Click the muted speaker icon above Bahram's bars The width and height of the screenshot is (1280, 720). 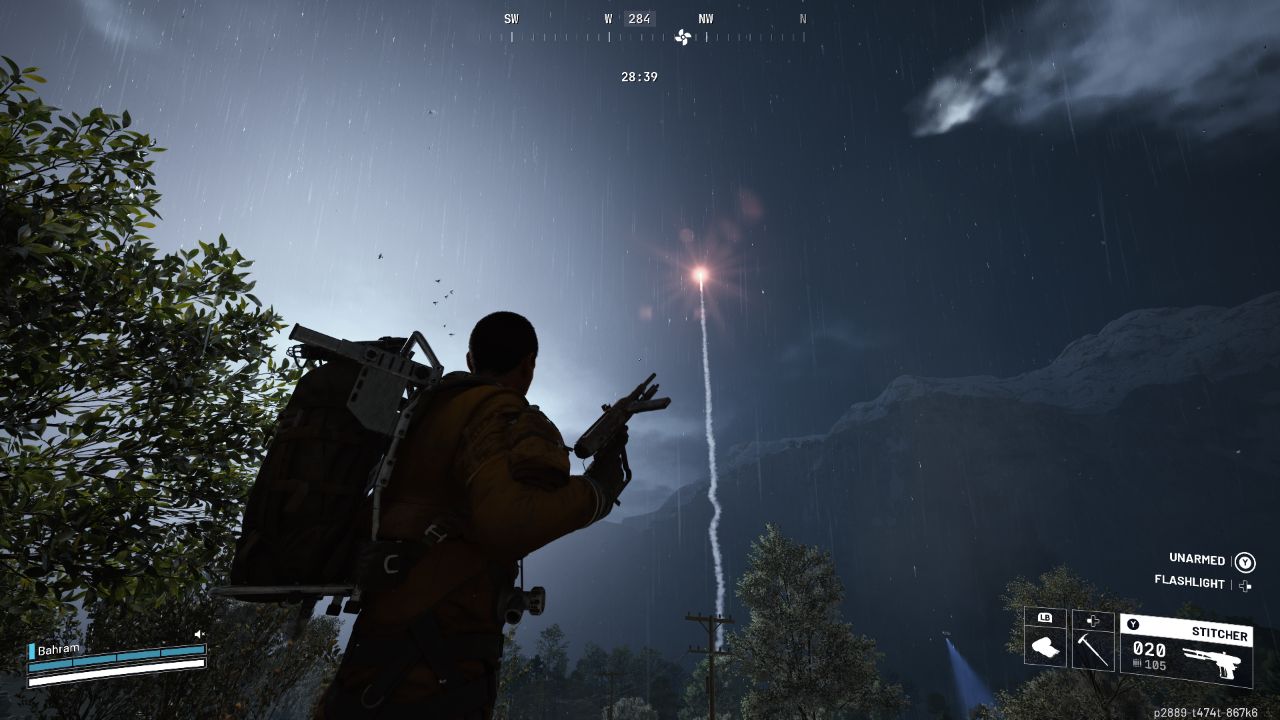click(199, 634)
